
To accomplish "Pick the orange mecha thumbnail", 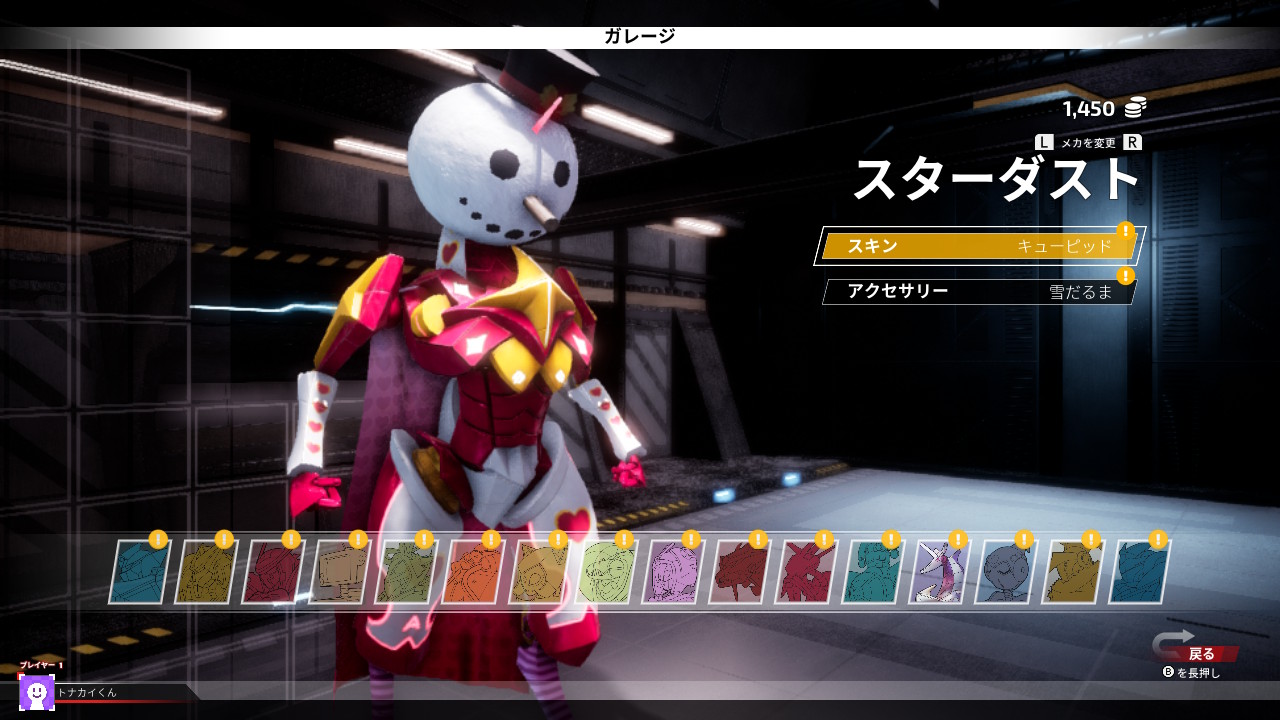I will coord(472,573).
